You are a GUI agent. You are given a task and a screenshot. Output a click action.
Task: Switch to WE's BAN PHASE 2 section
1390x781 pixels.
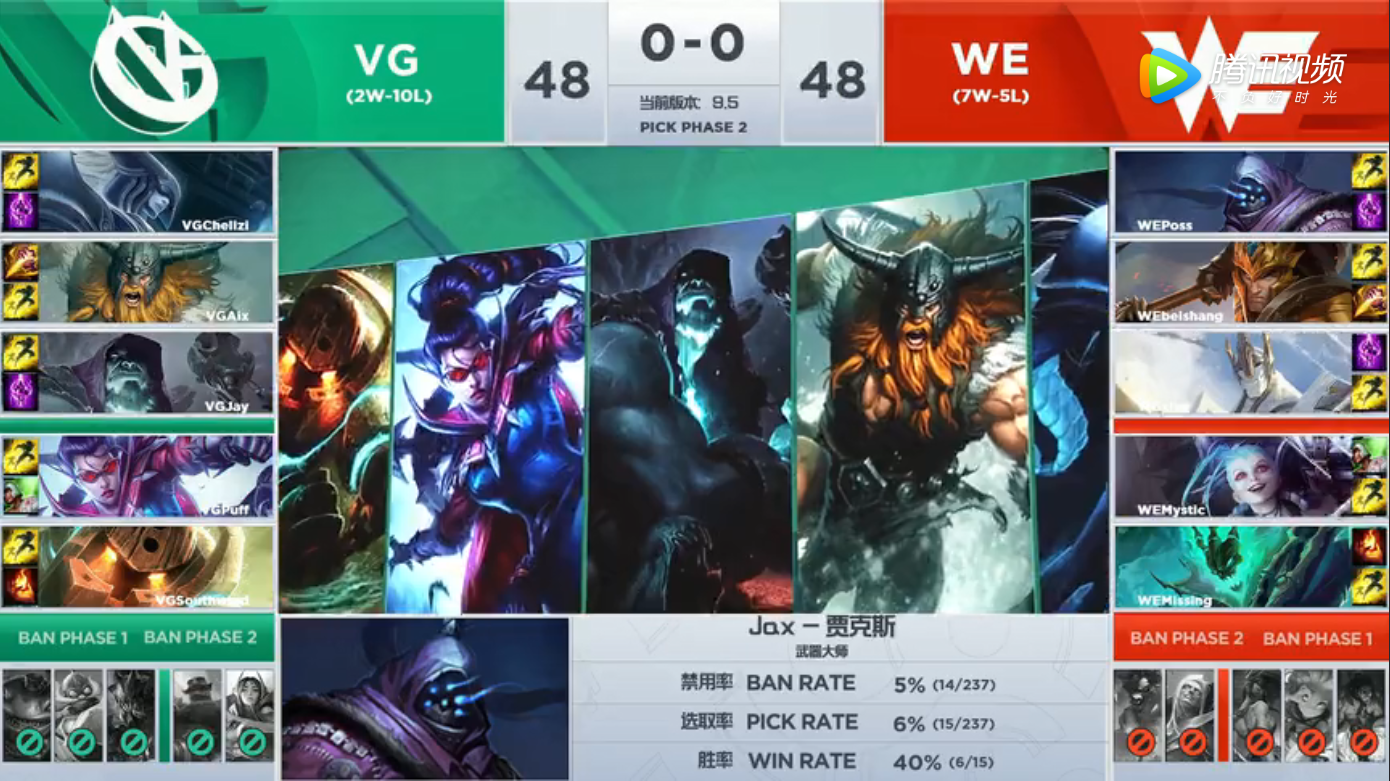(1186, 637)
